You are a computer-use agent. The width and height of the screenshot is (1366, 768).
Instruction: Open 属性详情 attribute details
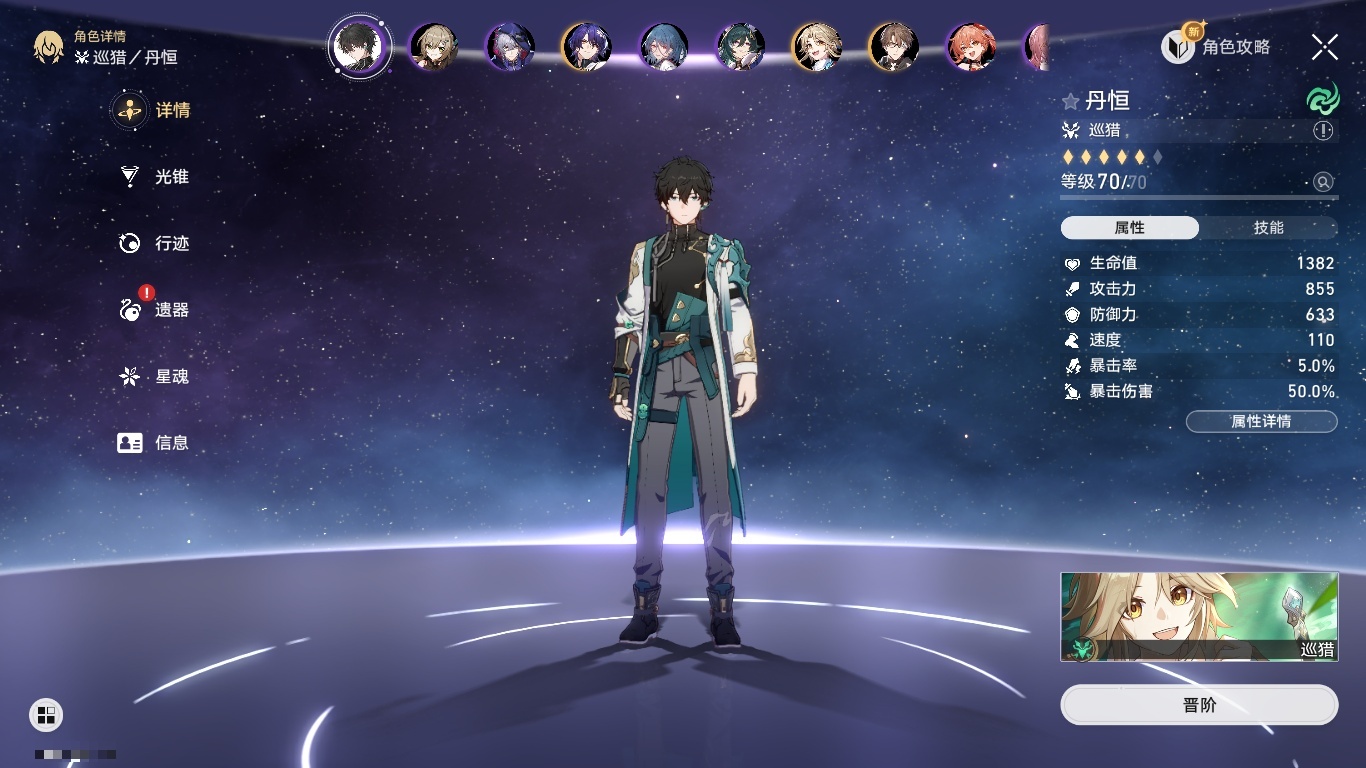tap(1261, 422)
